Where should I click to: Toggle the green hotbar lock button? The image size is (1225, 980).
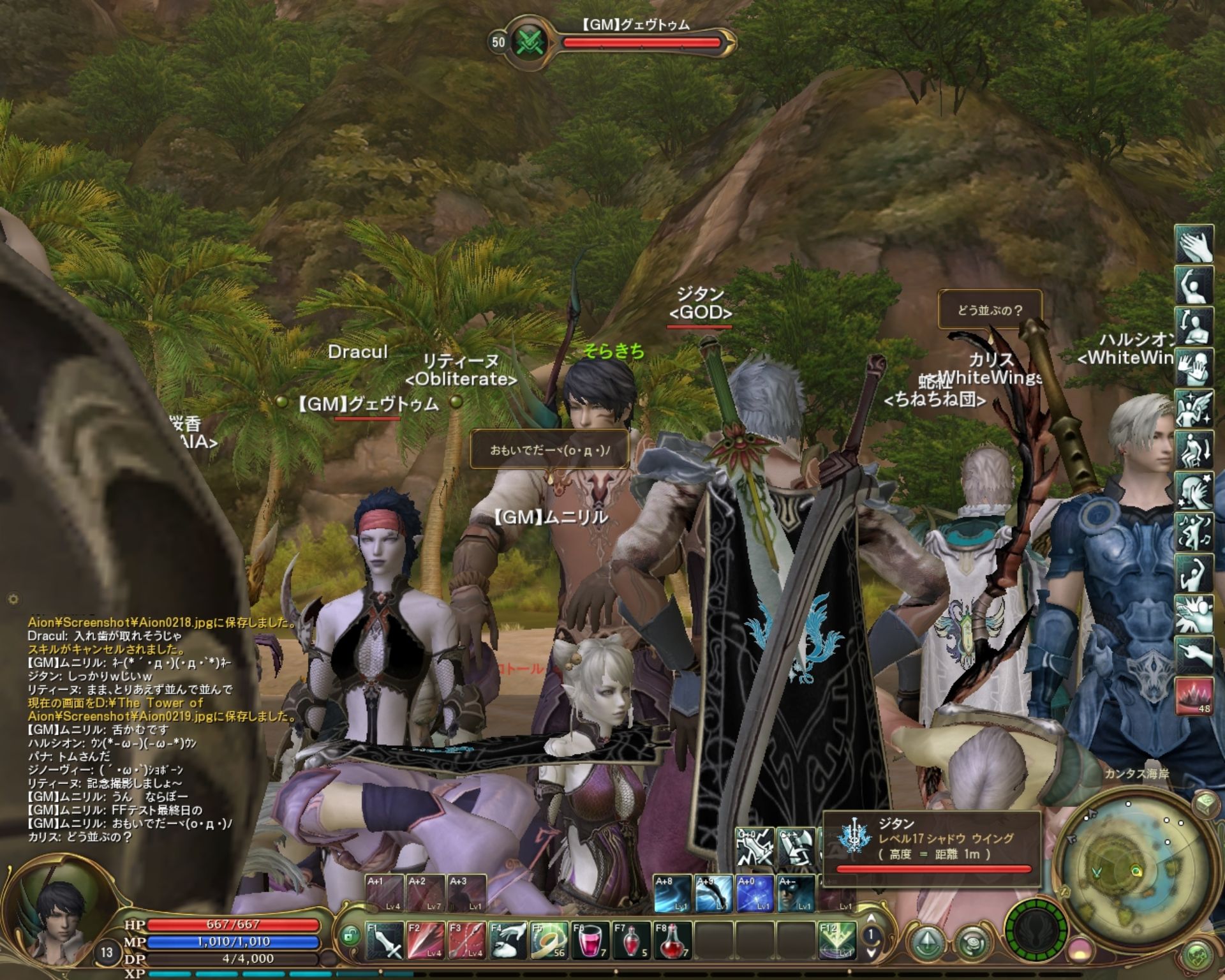[348, 936]
